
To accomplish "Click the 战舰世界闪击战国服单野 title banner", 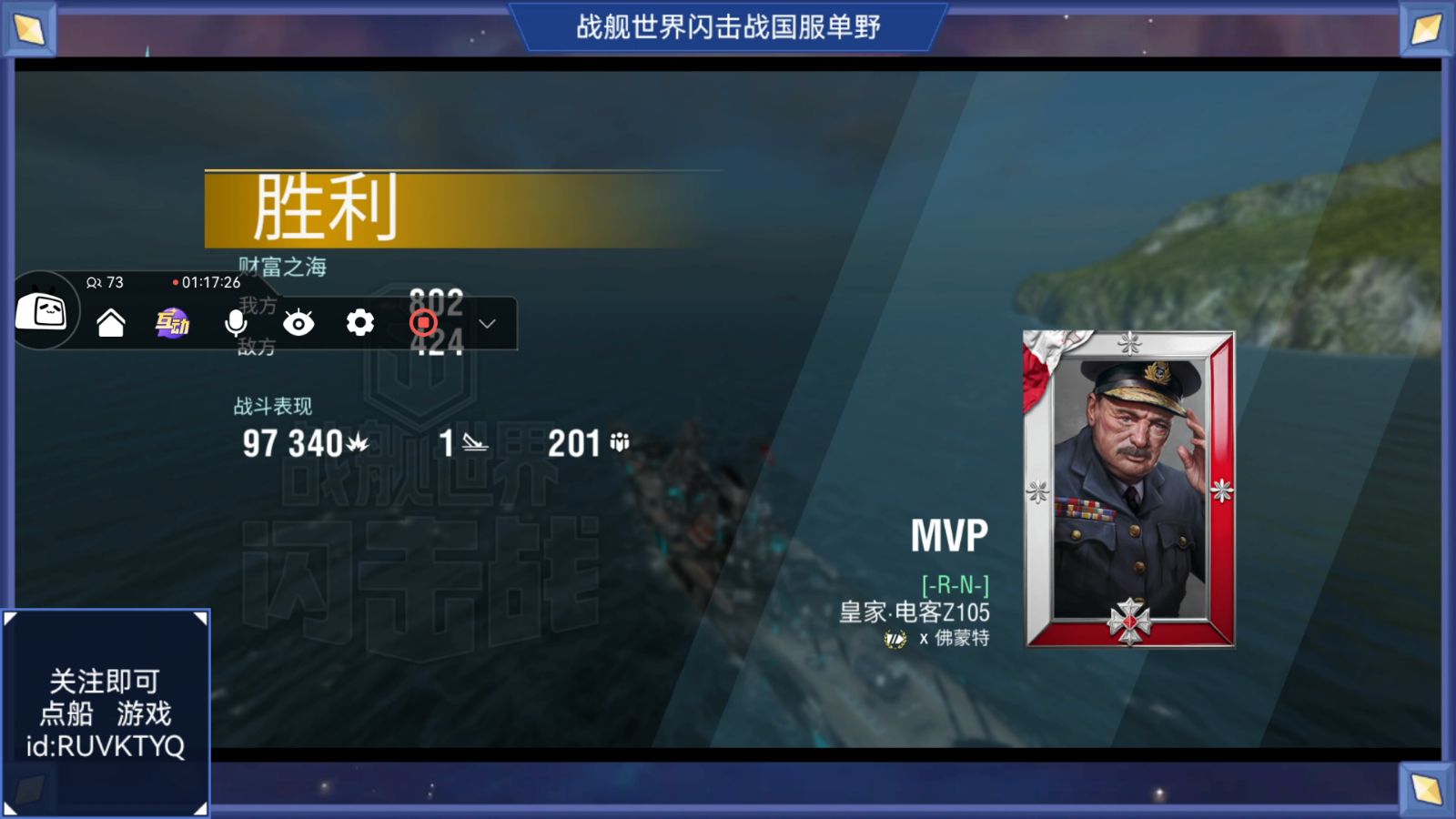I will 728,25.
